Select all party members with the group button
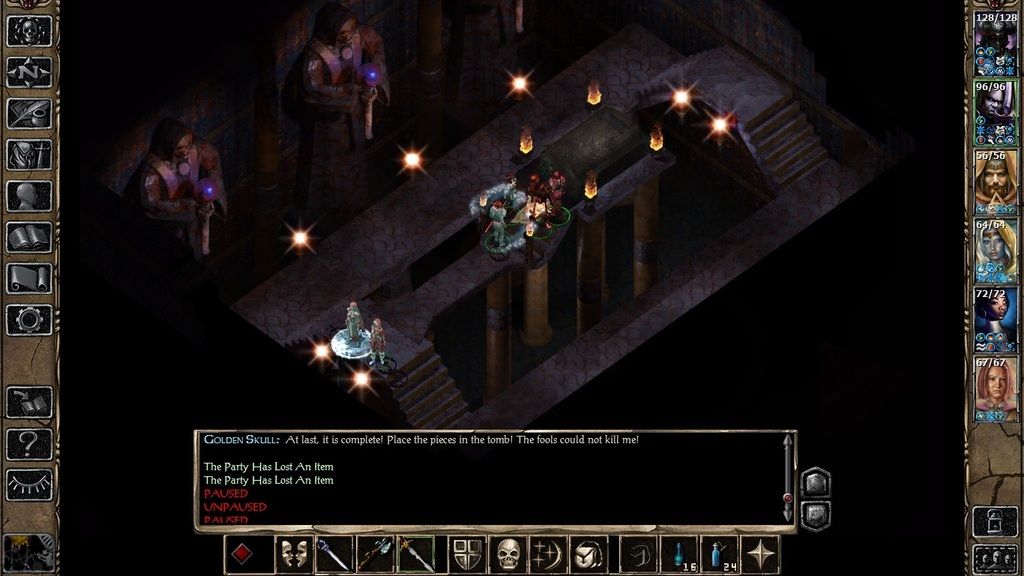Viewport: 1024px width, 576px height. click(995, 556)
